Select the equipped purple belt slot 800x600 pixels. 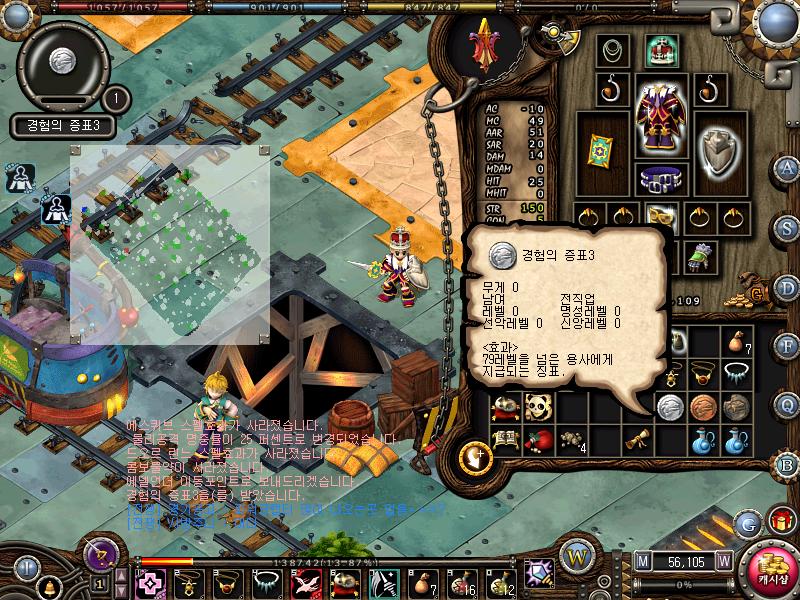click(659, 179)
